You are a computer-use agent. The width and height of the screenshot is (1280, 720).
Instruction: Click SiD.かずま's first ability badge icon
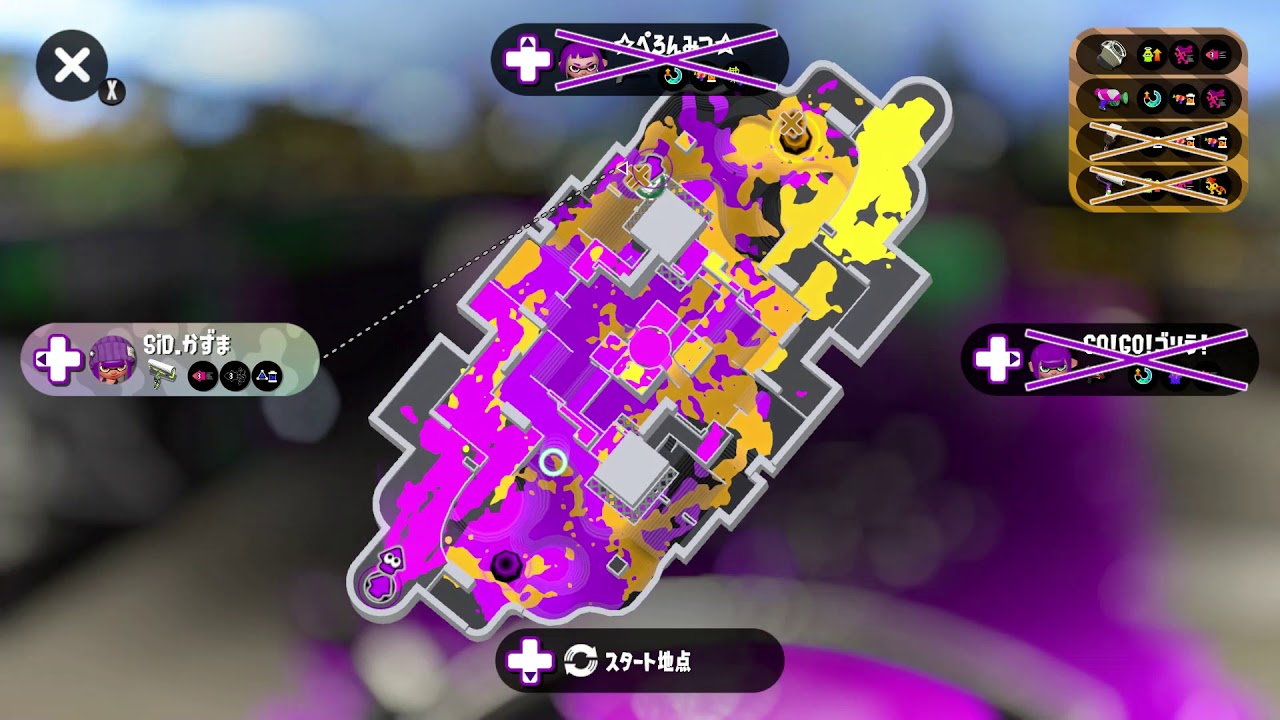click(x=203, y=375)
